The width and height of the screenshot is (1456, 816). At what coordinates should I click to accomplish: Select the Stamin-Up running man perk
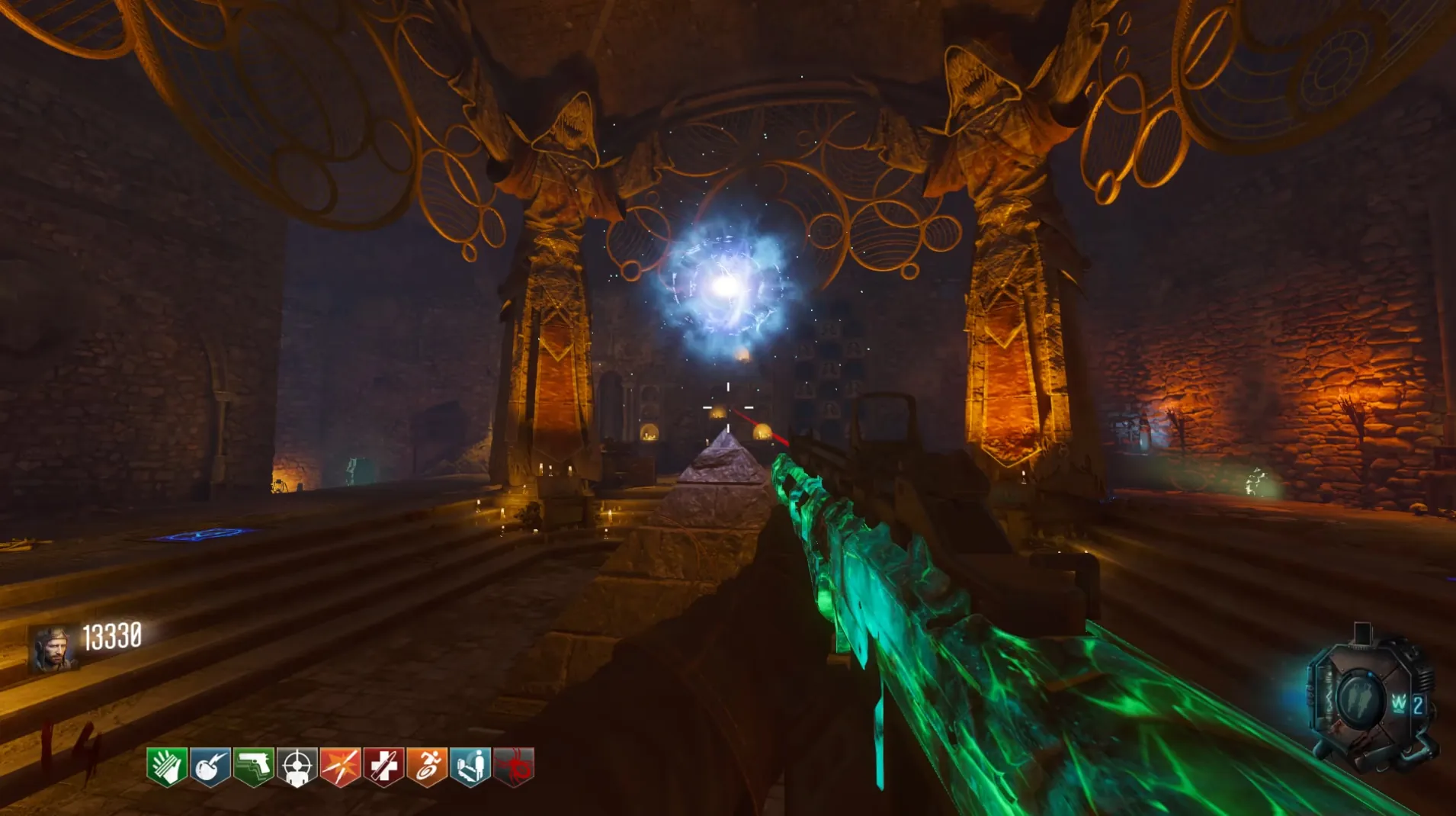pyautogui.click(x=427, y=766)
